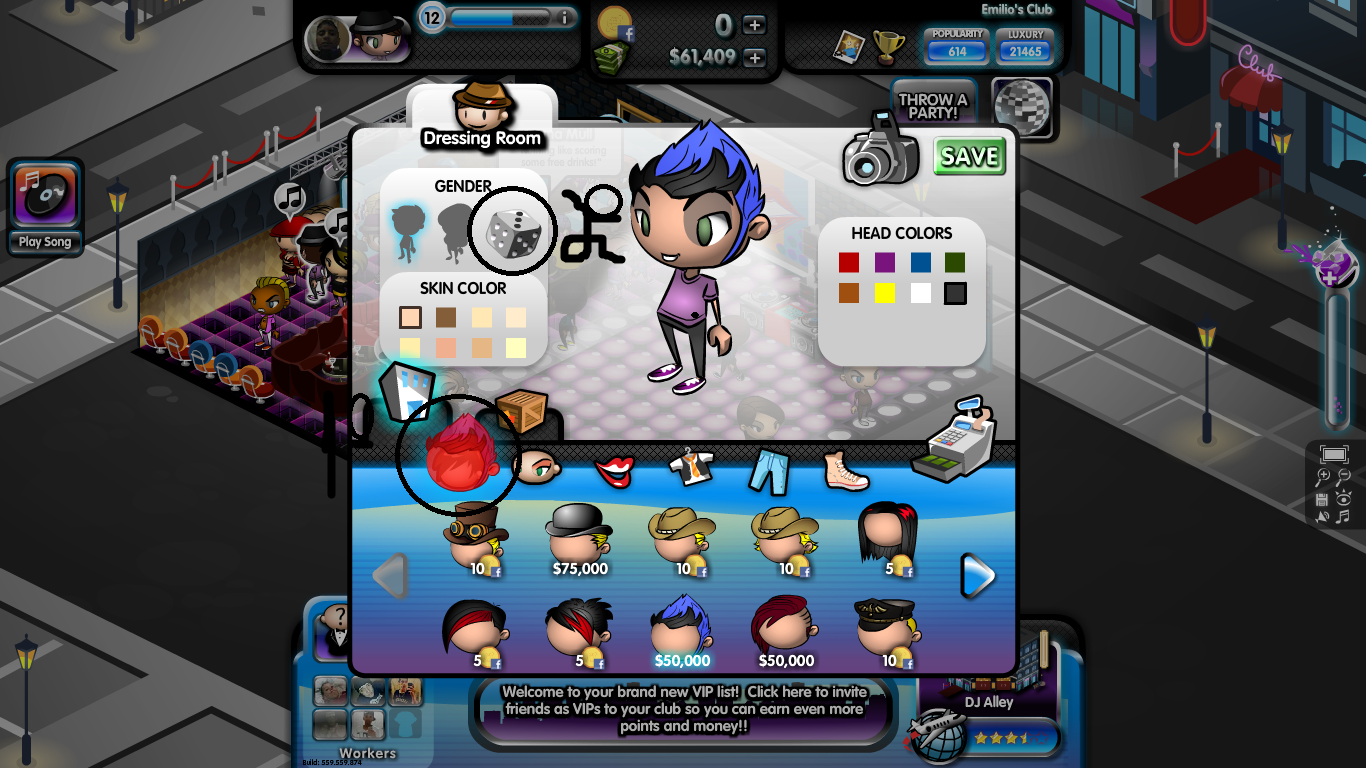Click the zoom-in magnifier in right sidebar
This screenshot has height=768, width=1366.
pyautogui.click(x=1323, y=476)
